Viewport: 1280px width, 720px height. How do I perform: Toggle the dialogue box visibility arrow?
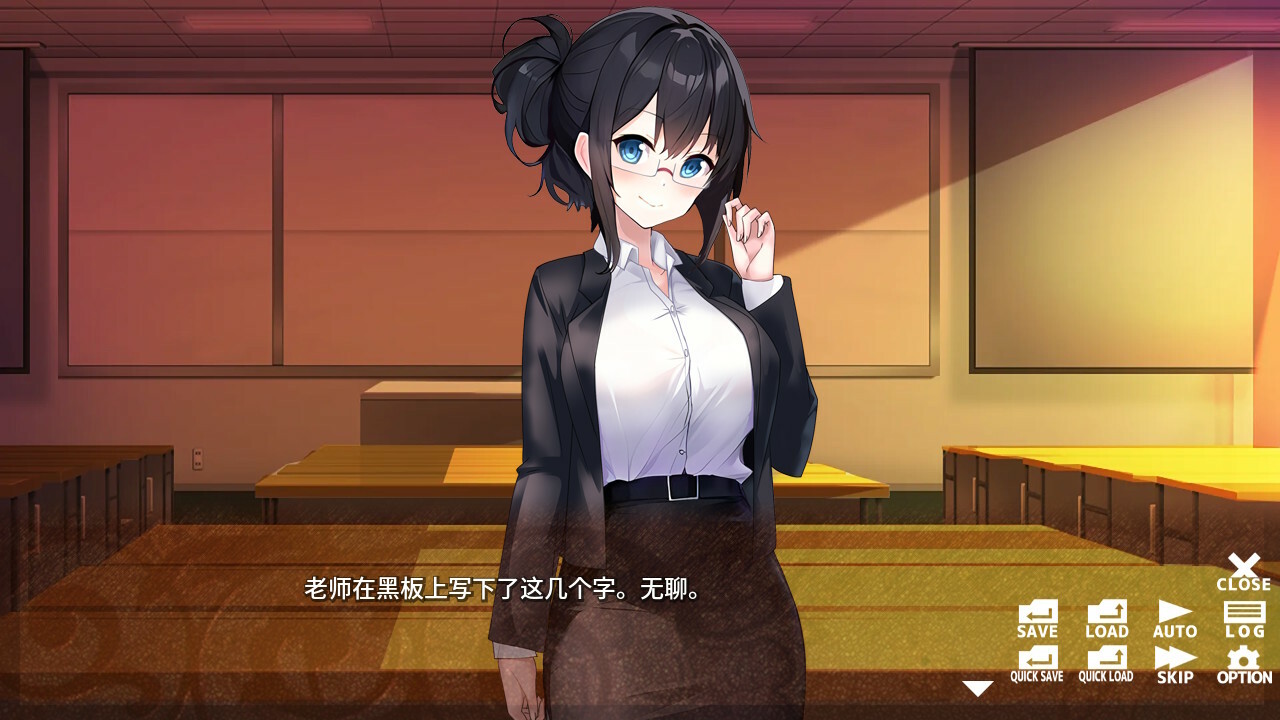[x=975, y=687]
